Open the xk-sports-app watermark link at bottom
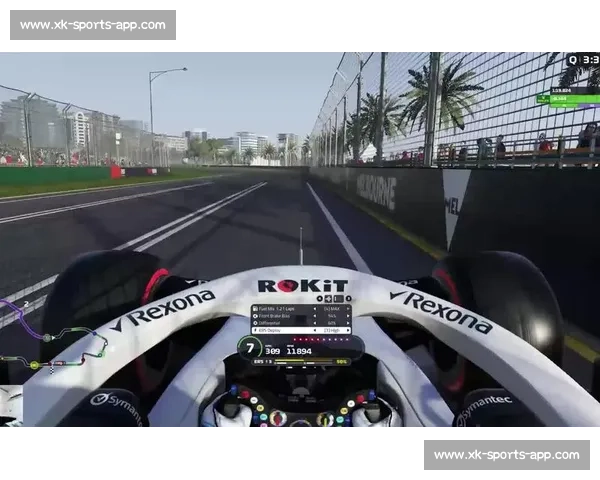Image resolution: width=600 pixels, height=480 pixels. tap(507, 455)
